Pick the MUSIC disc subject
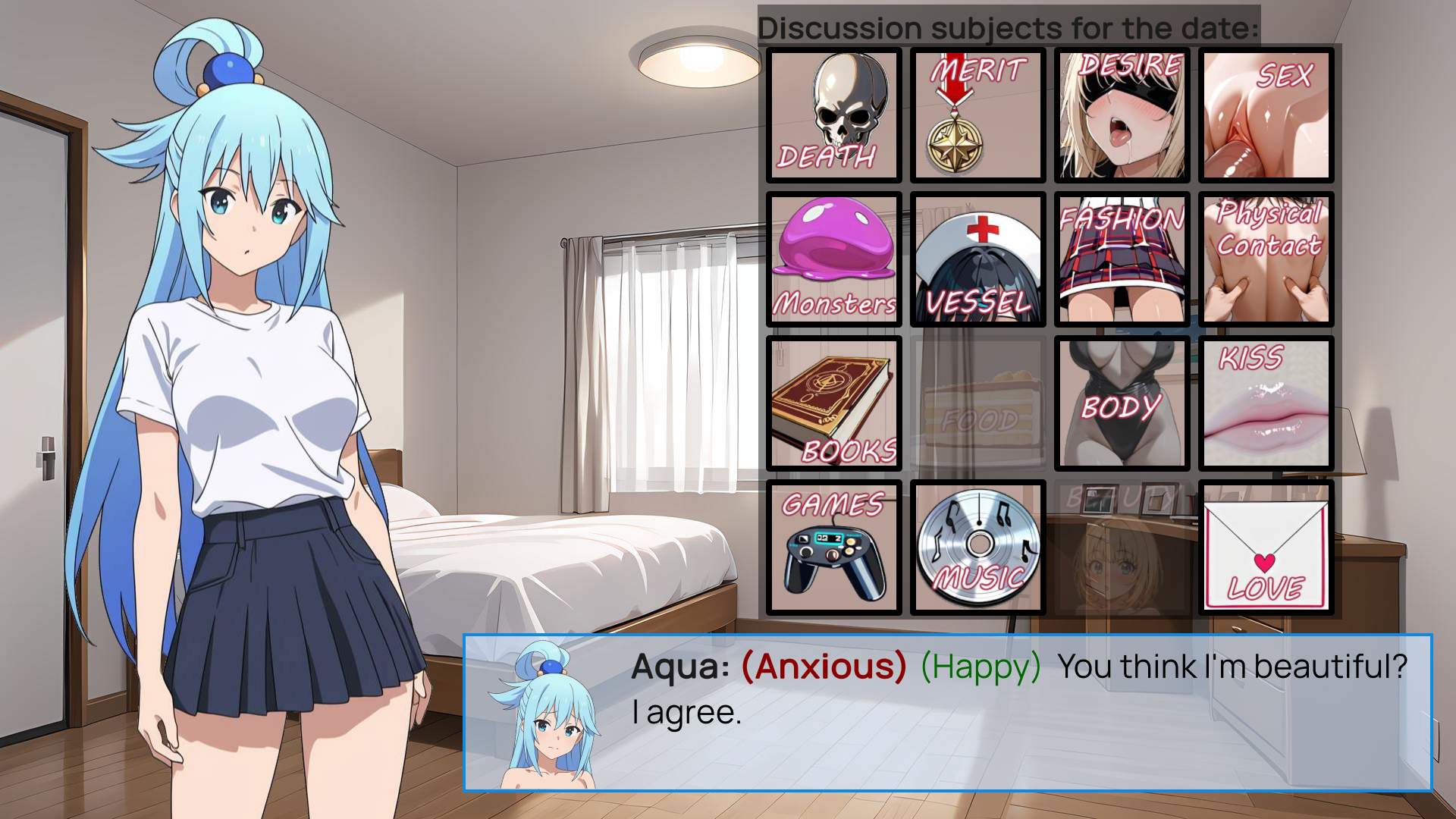Image resolution: width=1456 pixels, height=819 pixels. (x=977, y=548)
